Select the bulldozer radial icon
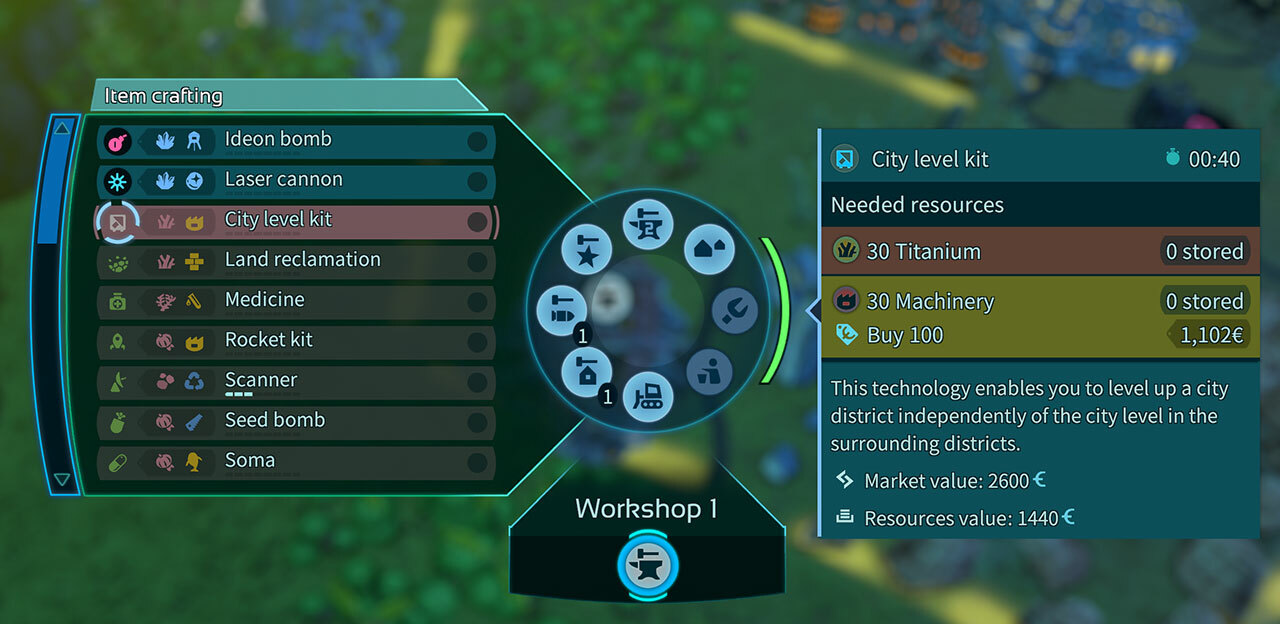This screenshot has width=1280, height=624. click(x=648, y=397)
